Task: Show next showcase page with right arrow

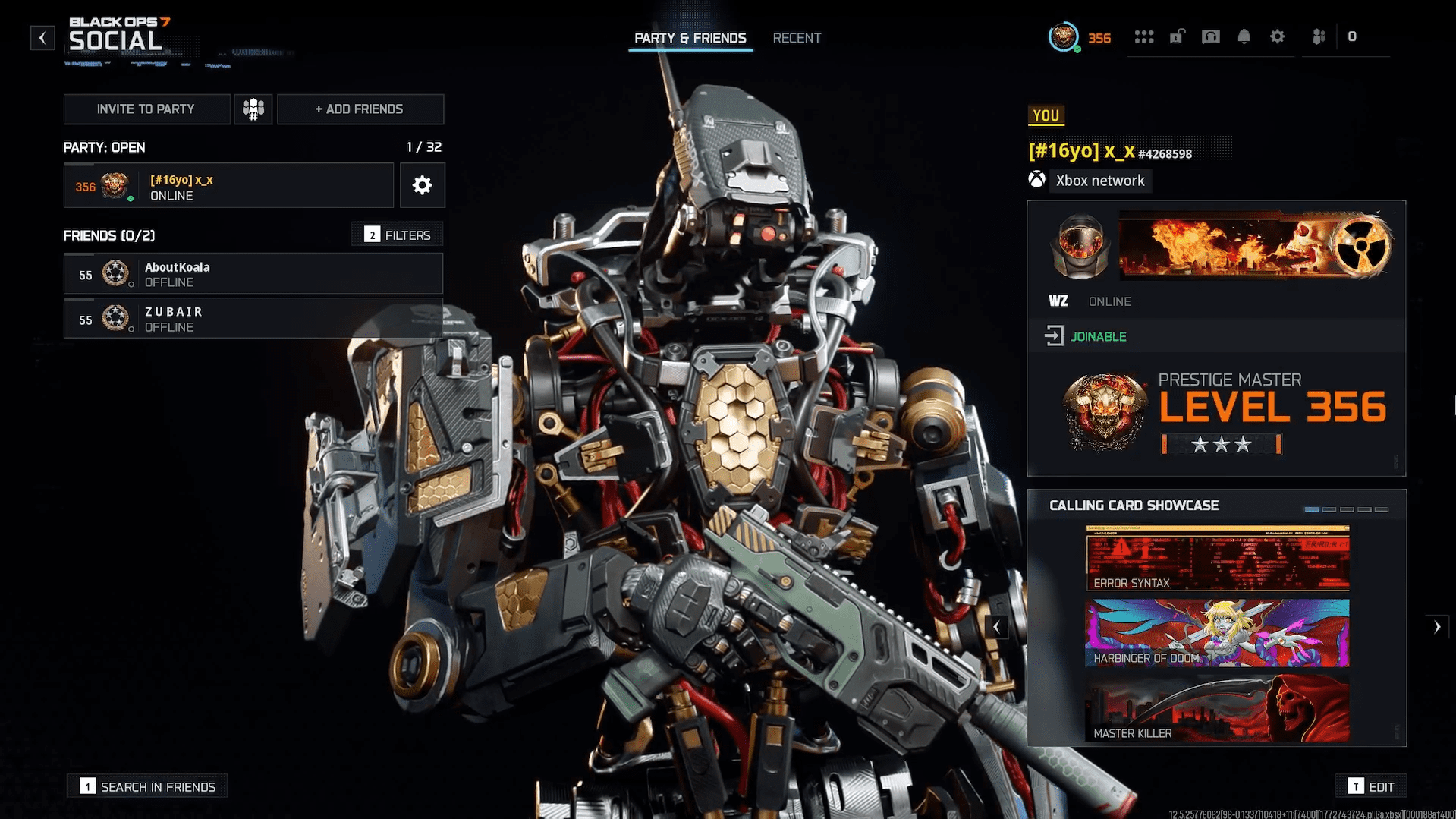Action: (1436, 627)
